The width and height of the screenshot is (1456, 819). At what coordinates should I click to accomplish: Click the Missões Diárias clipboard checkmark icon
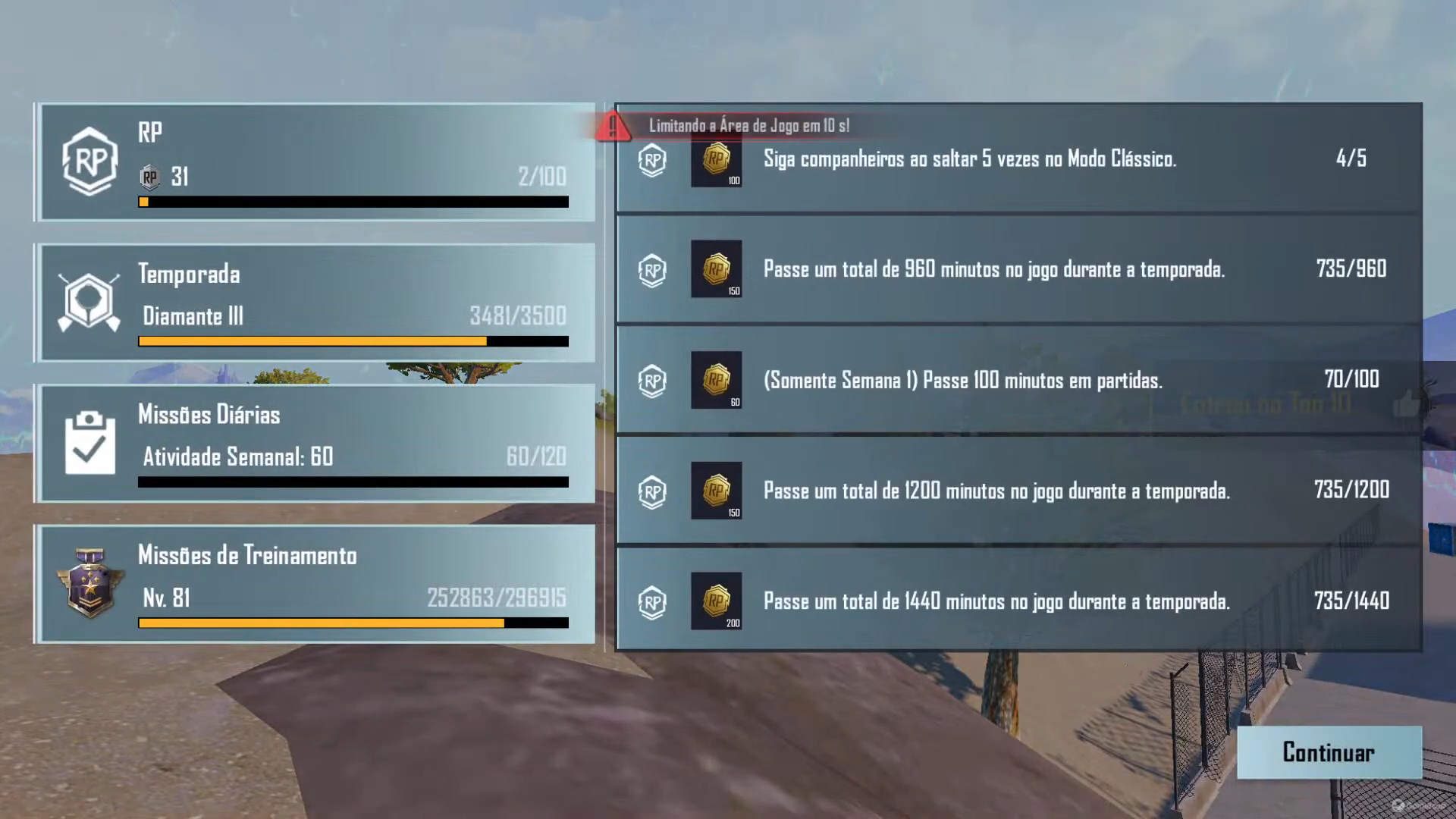(x=89, y=442)
